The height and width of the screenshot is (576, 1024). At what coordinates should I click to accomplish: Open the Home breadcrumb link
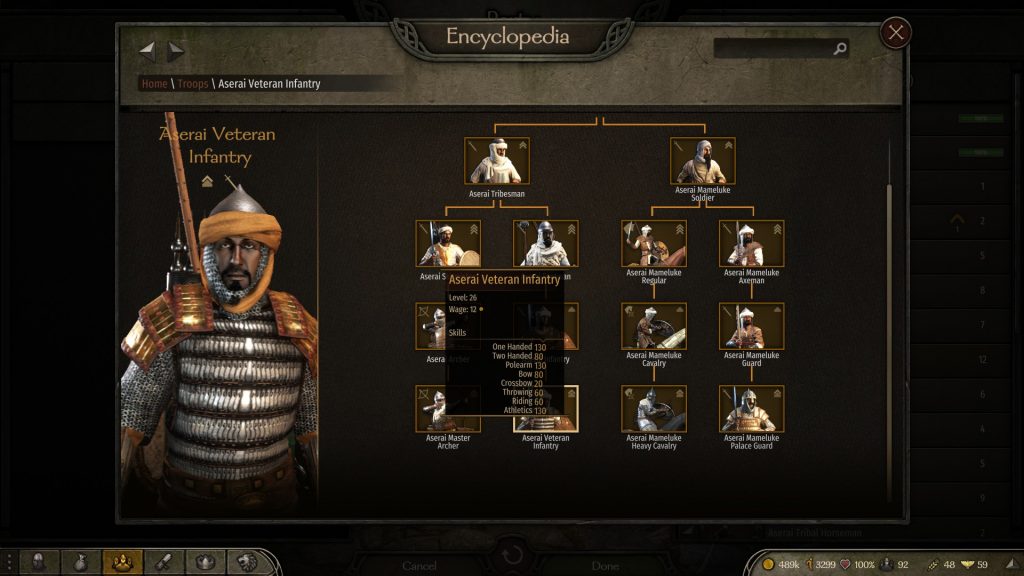(154, 84)
